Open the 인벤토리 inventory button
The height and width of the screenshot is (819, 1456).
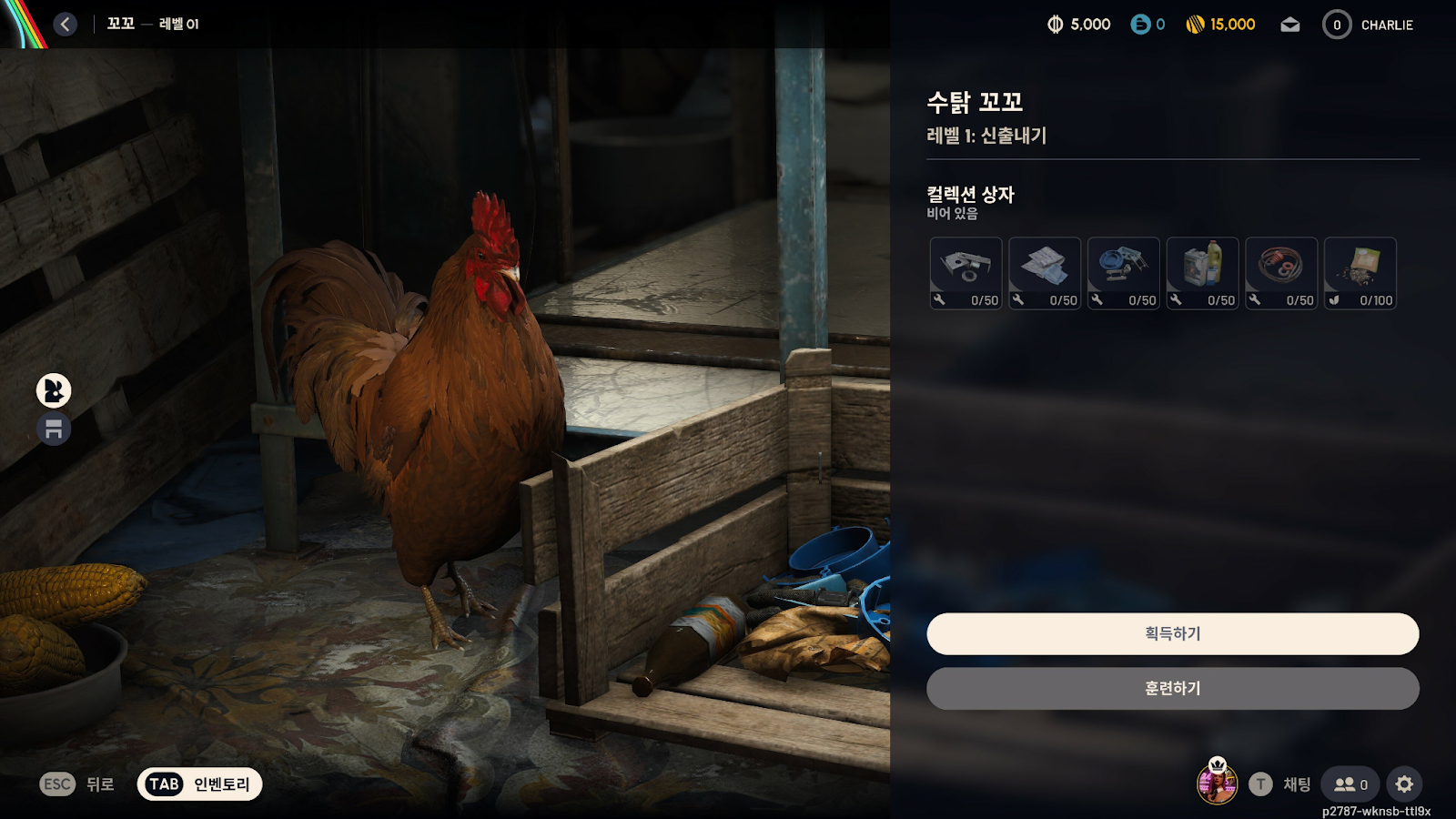[200, 784]
